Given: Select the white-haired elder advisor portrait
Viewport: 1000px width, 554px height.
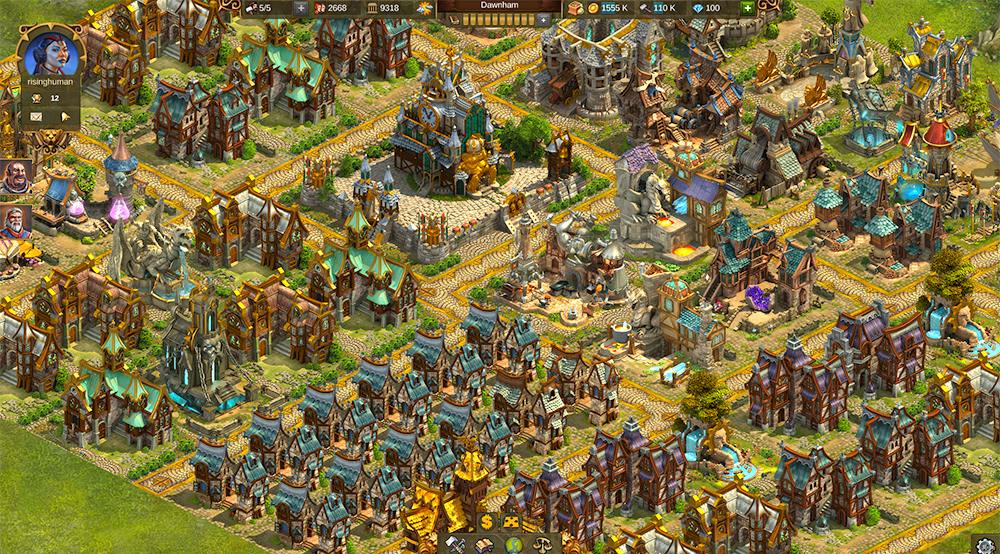Looking at the screenshot, I should [x=14, y=222].
